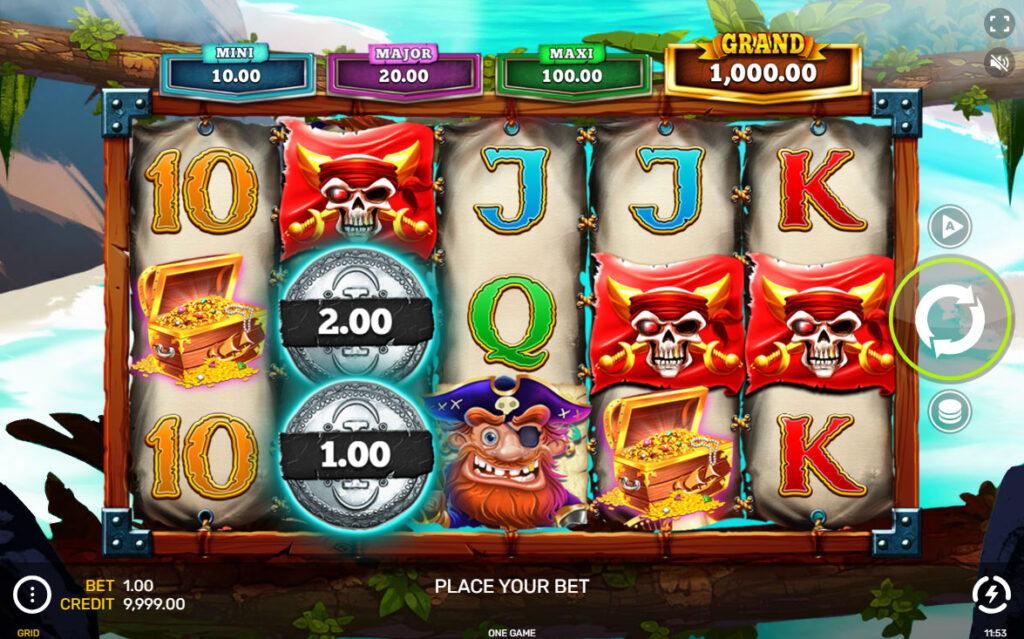Image resolution: width=1024 pixels, height=639 pixels.
Task: Unmute the game sound
Action: click(999, 62)
